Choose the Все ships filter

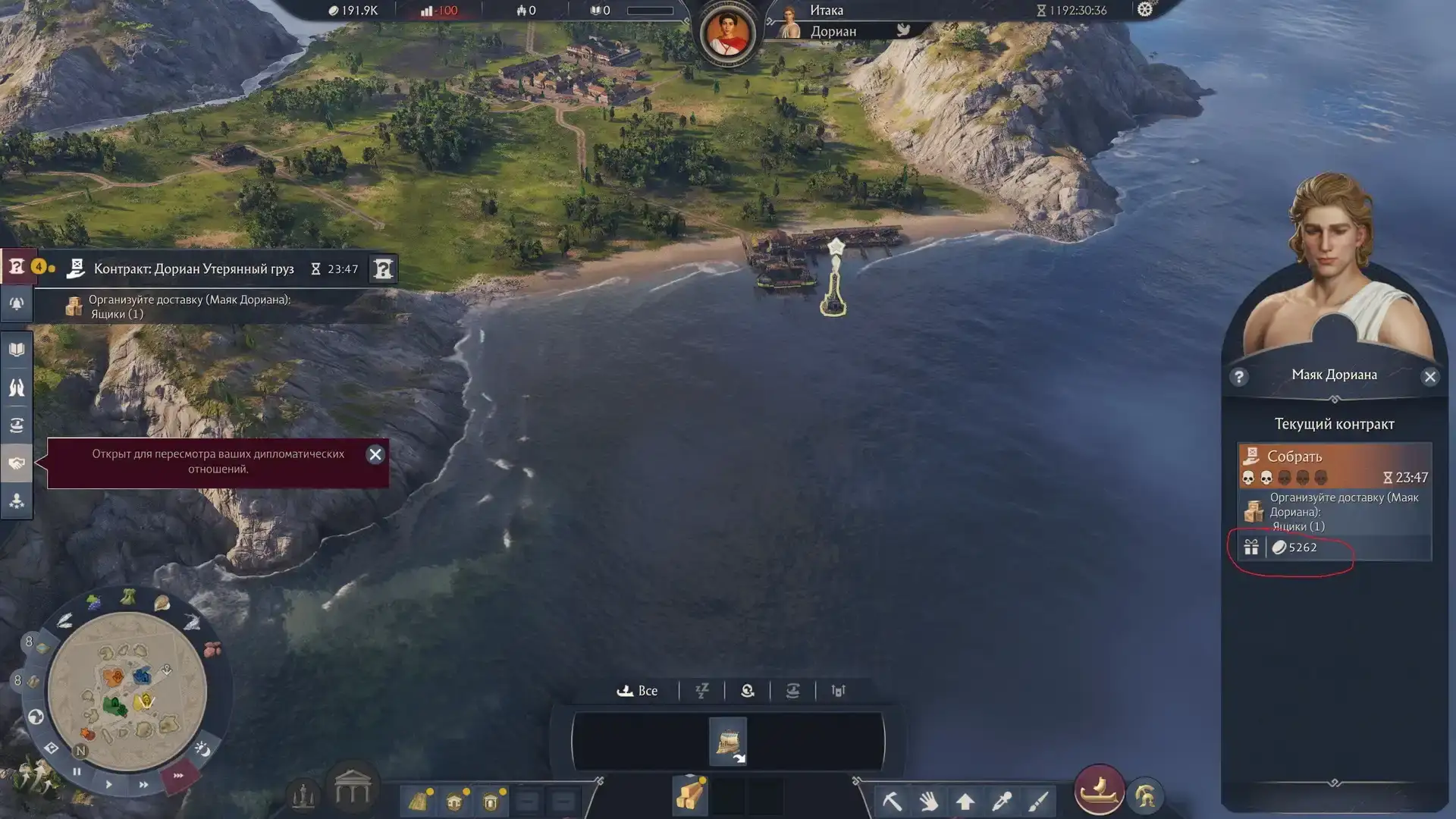(x=638, y=691)
